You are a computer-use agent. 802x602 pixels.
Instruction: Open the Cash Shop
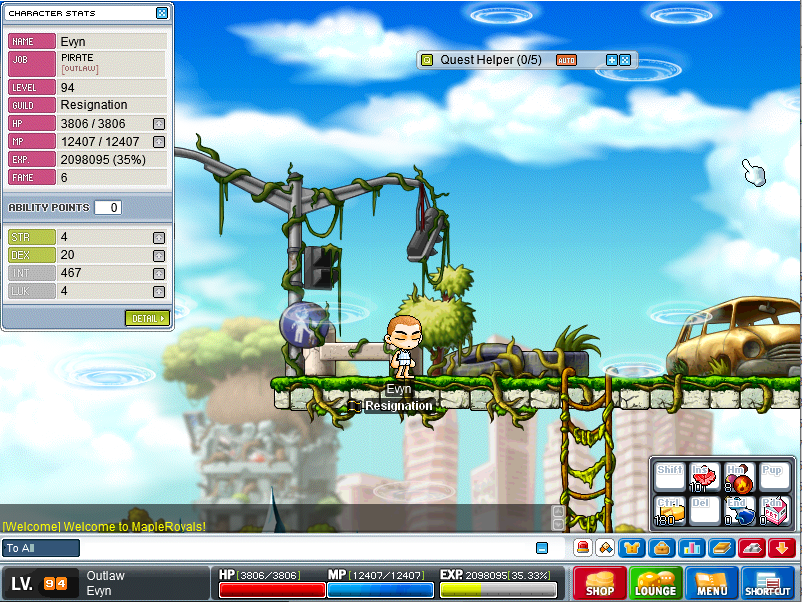click(x=600, y=583)
